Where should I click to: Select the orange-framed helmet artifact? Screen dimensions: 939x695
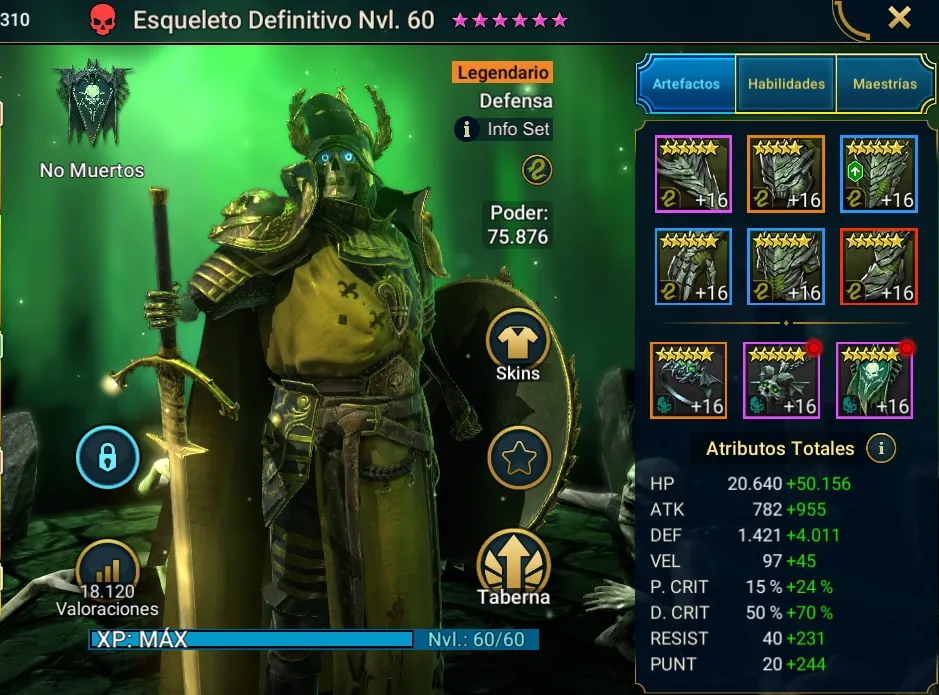[785, 174]
